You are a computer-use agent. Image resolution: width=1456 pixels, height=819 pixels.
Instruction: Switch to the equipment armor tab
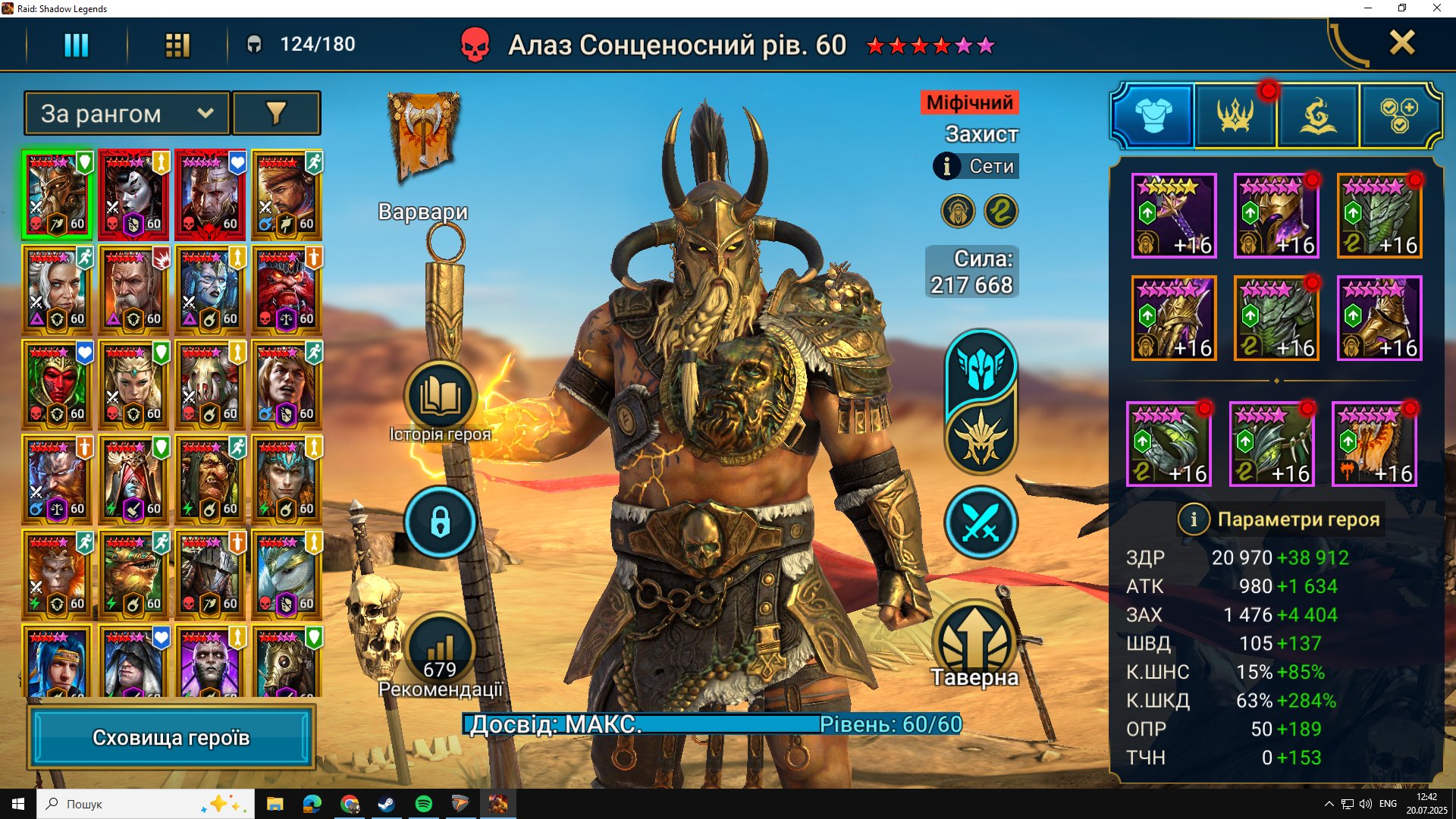point(1153,116)
